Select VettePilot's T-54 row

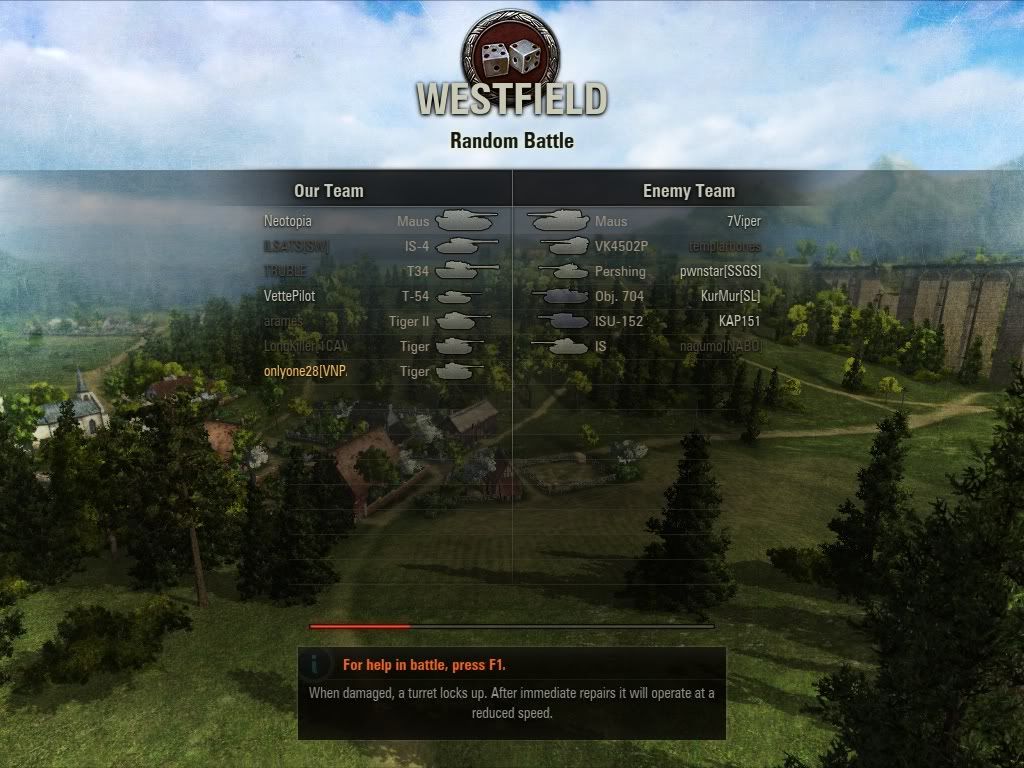pos(380,296)
